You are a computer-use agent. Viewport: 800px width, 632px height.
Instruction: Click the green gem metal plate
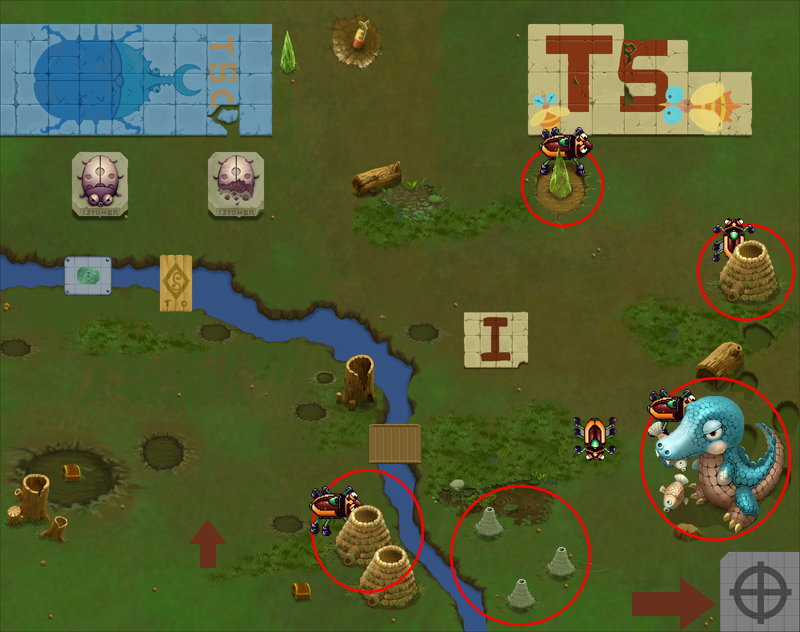coord(88,275)
